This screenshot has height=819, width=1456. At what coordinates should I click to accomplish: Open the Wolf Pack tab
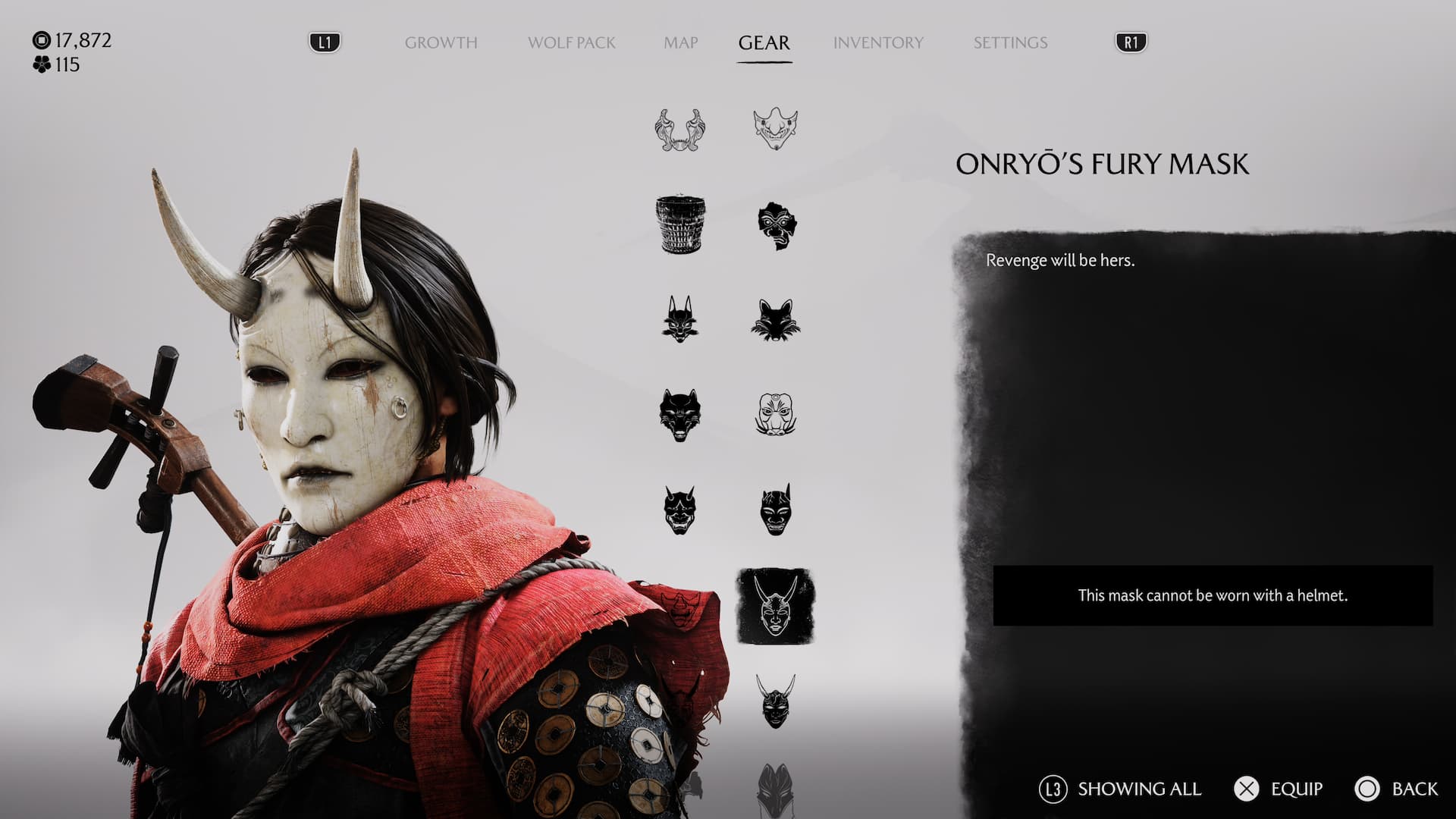571,42
